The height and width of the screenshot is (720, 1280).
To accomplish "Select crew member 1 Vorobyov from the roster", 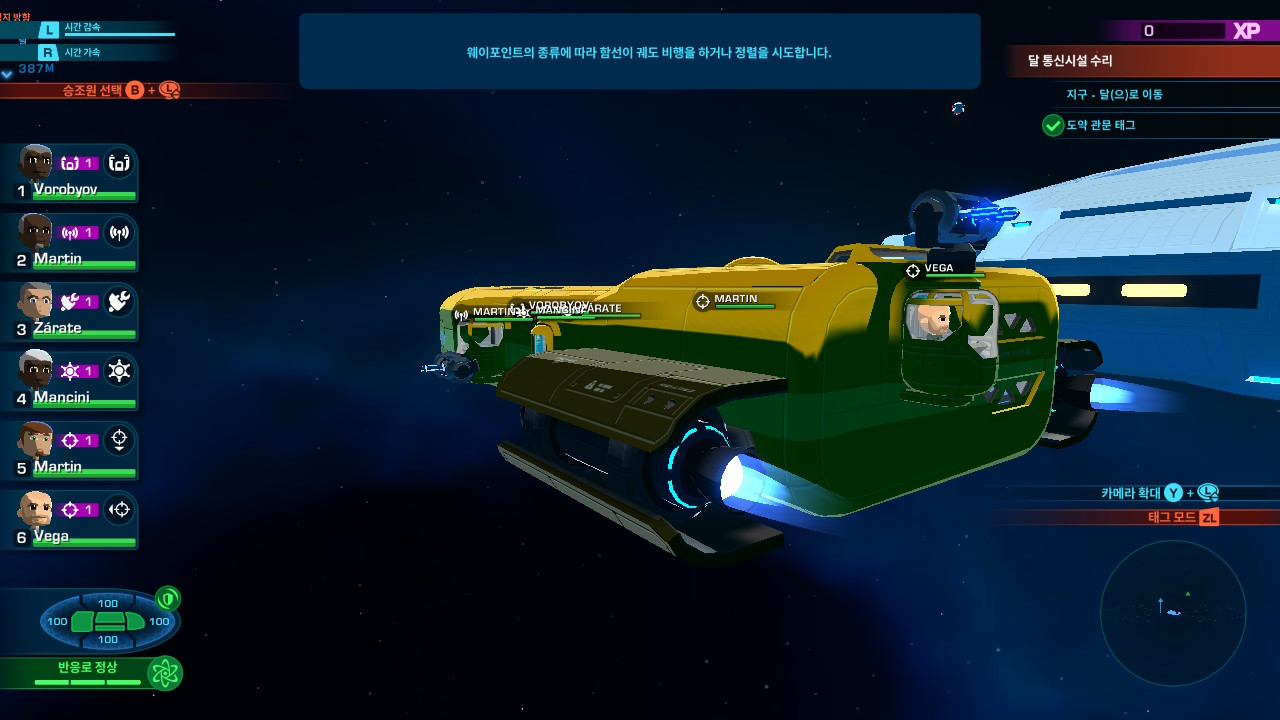I will [x=60, y=170].
